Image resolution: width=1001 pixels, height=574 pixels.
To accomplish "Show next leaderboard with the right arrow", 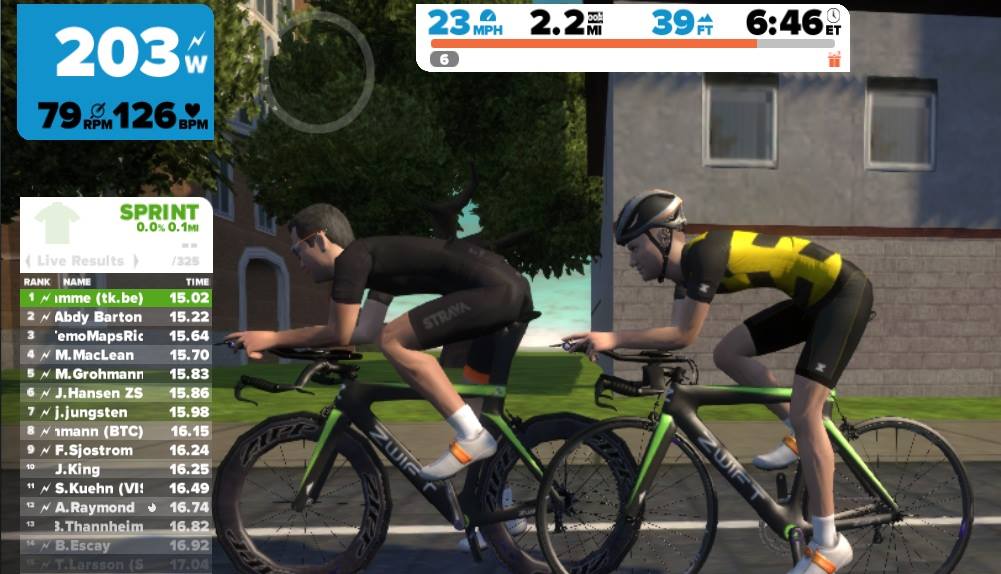I will click(x=134, y=261).
